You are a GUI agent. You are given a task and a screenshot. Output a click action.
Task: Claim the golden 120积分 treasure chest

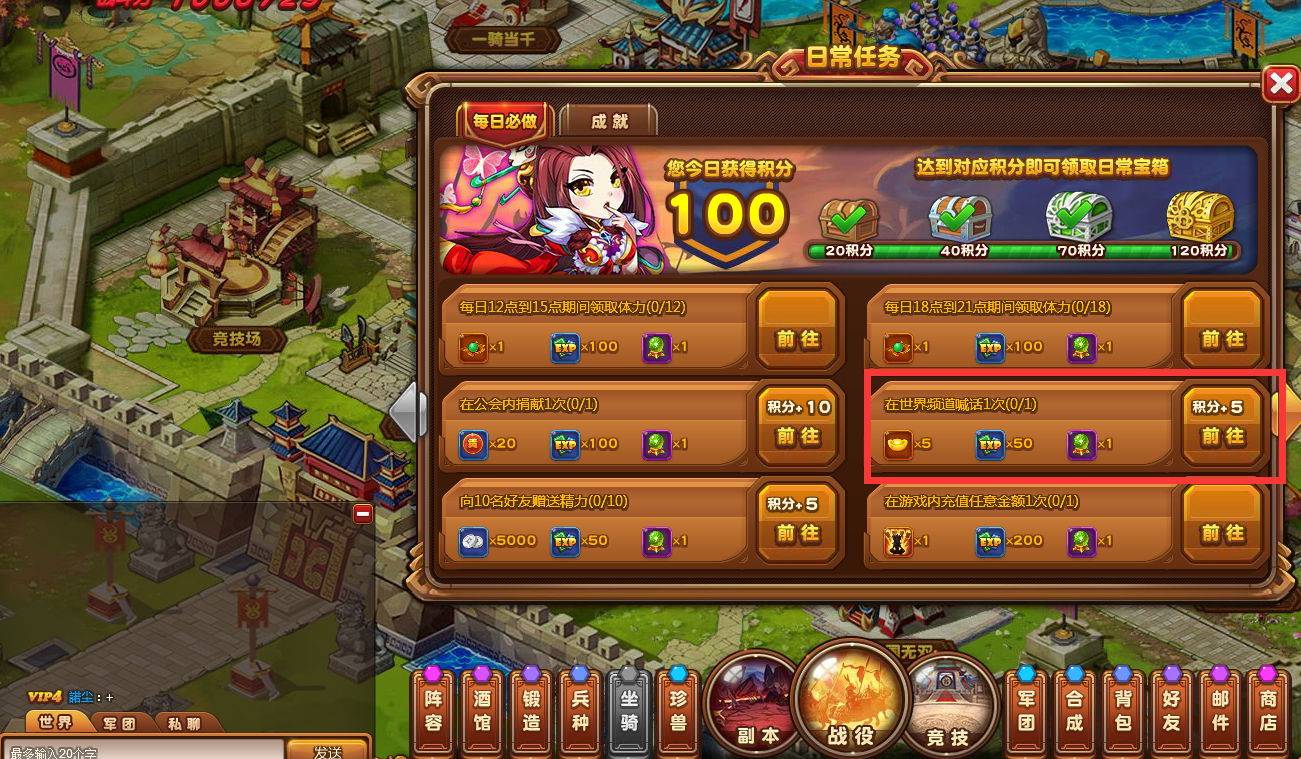point(1199,217)
